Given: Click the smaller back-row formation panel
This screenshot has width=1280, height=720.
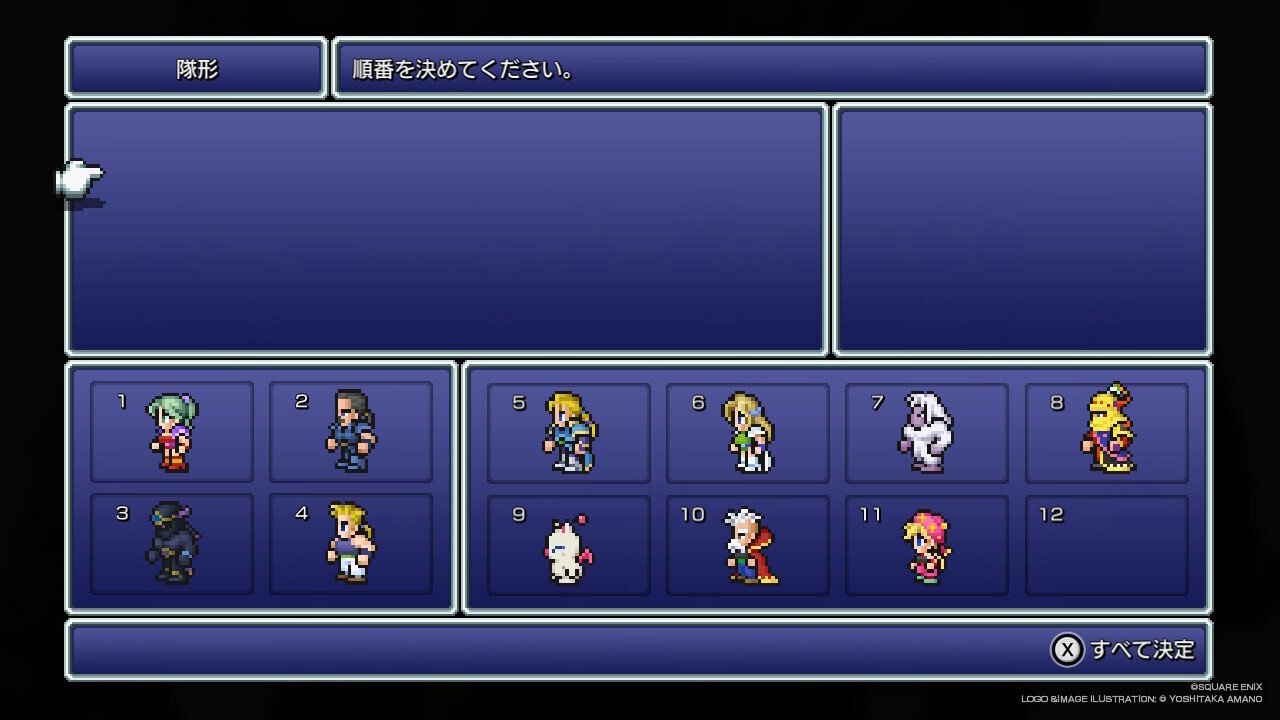Looking at the screenshot, I should click(1022, 226).
